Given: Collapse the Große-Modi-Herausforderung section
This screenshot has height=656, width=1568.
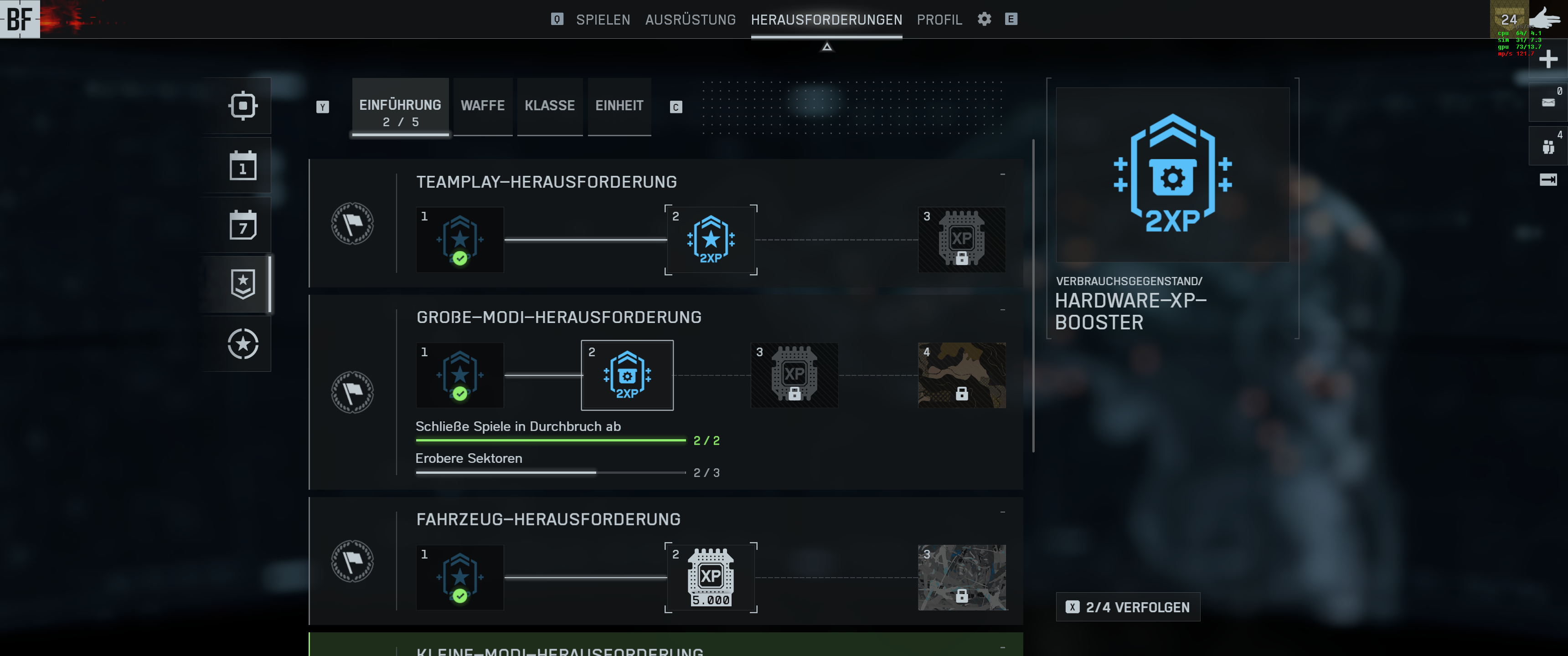Looking at the screenshot, I should point(1002,310).
